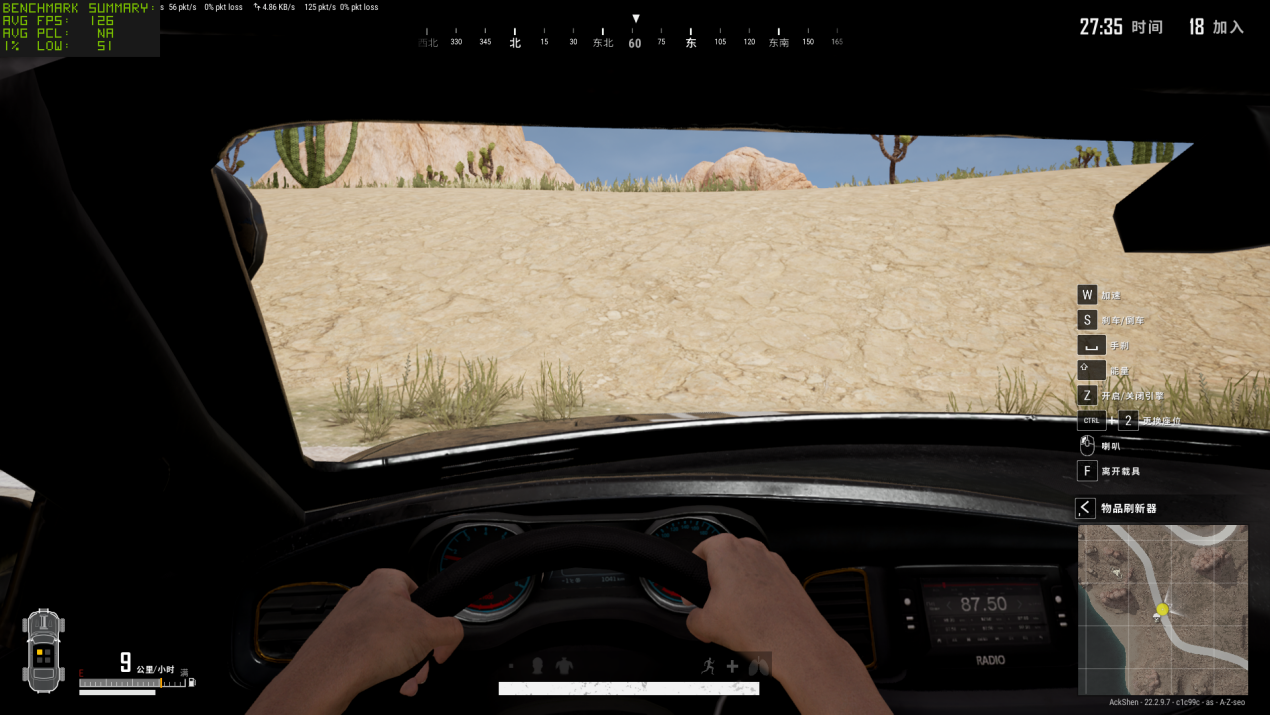Expand the 物品刷新器 panel arrow

click(x=1085, y=508)
